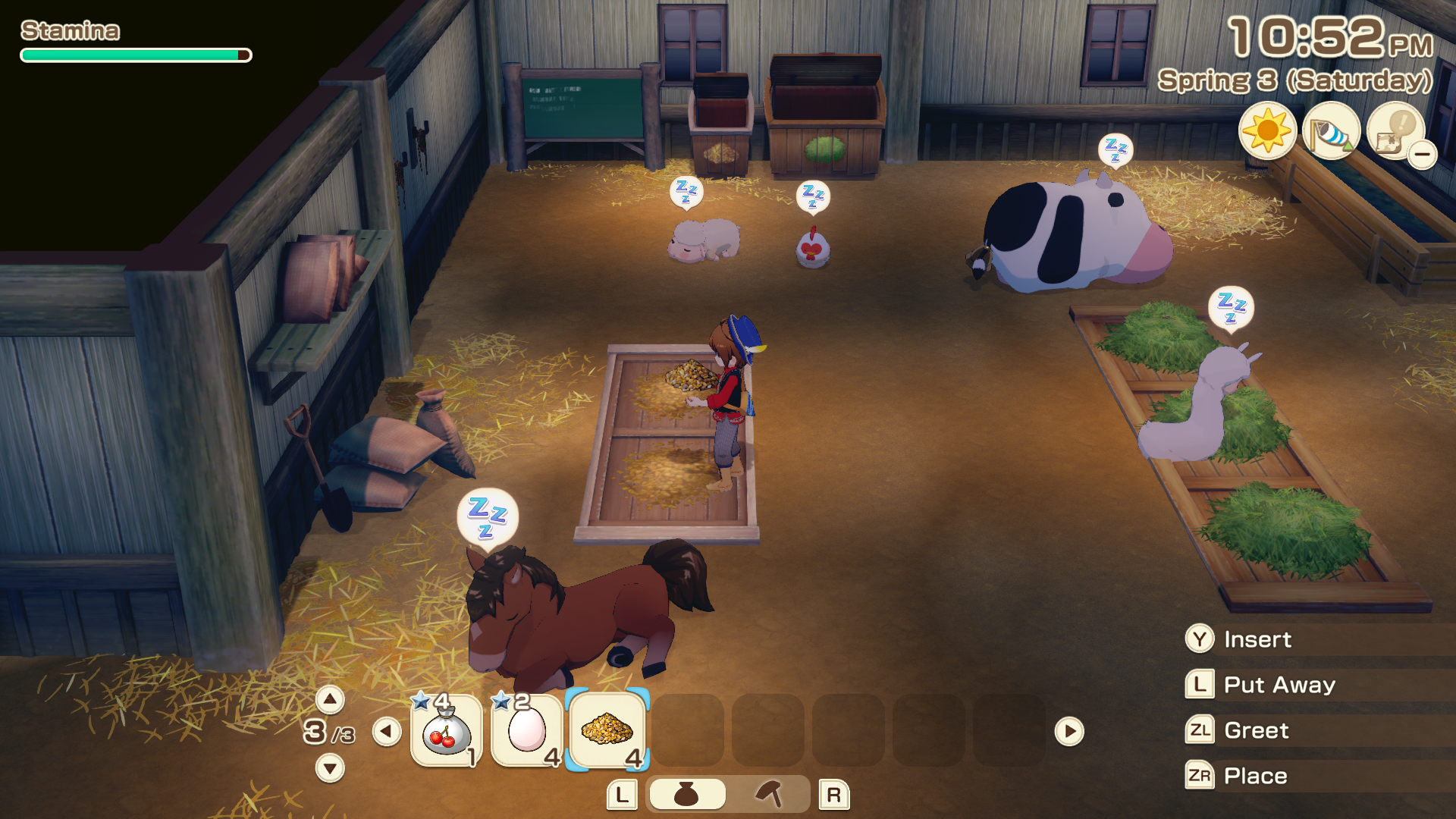Switch to the tools tab with the hammer icon
Screen dimensions: 1456x819
(769, 795)
